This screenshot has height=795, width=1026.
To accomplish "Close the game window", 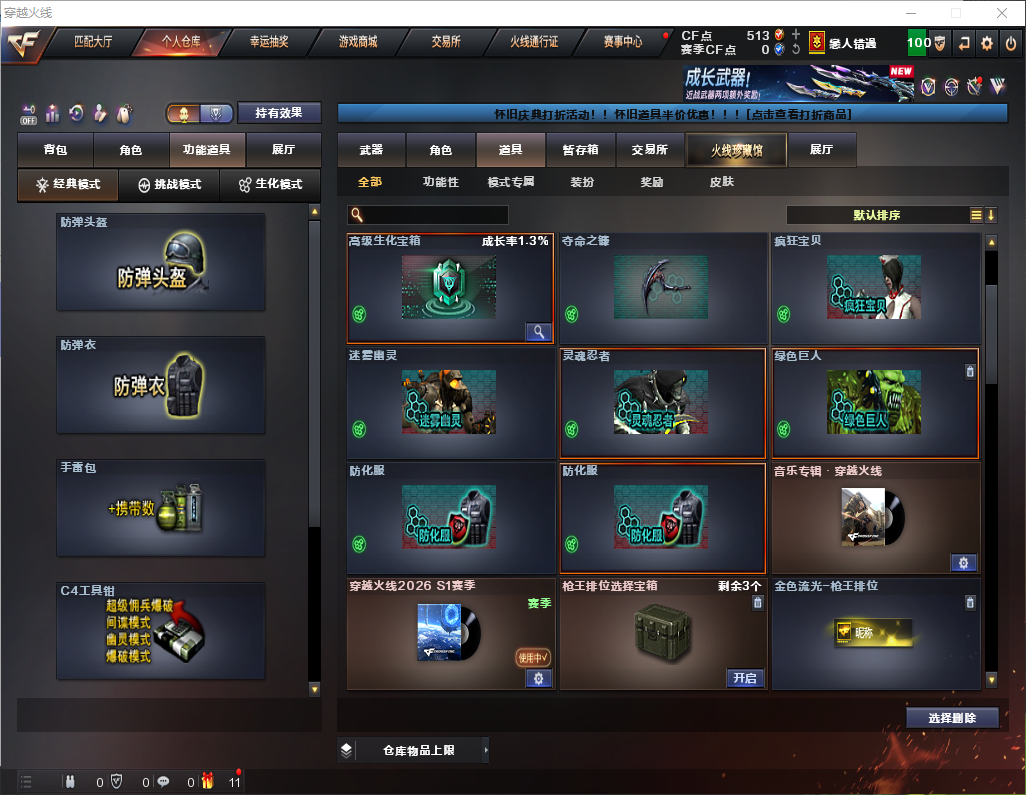I will pyautogui.click(x=1002, y=13).
